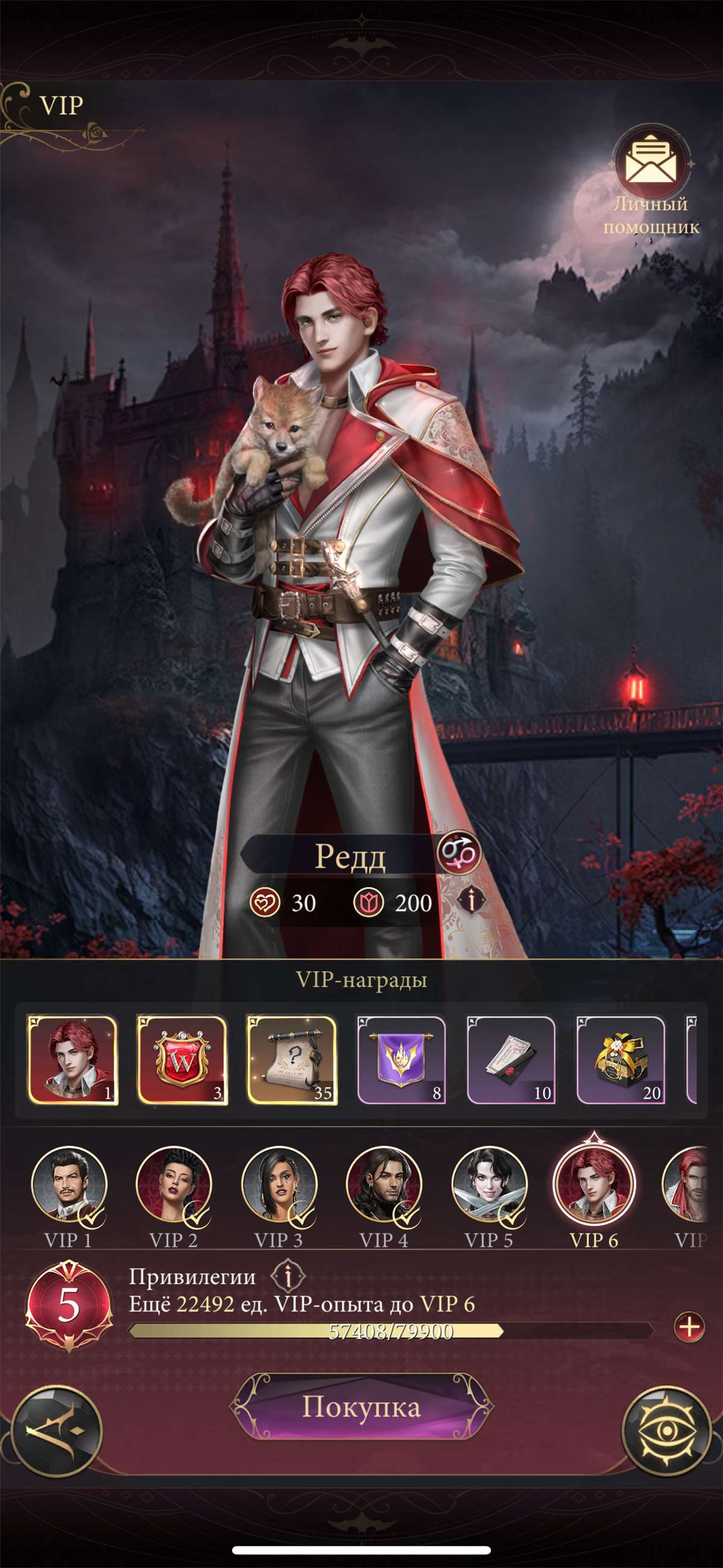
Task: Select the purple banner reward tile
Action: pyautogui.click(x=401, y=1060)
